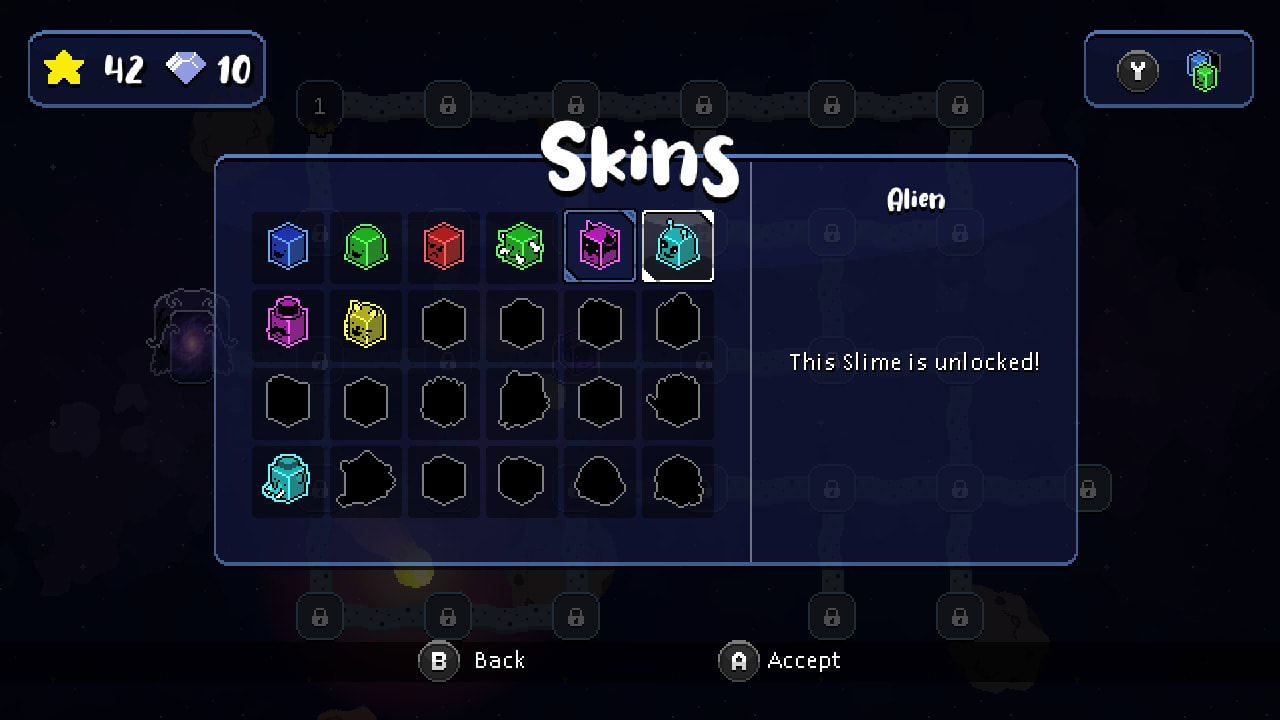Choose the magenta bucket slime skin

click(x=288, y=324)
